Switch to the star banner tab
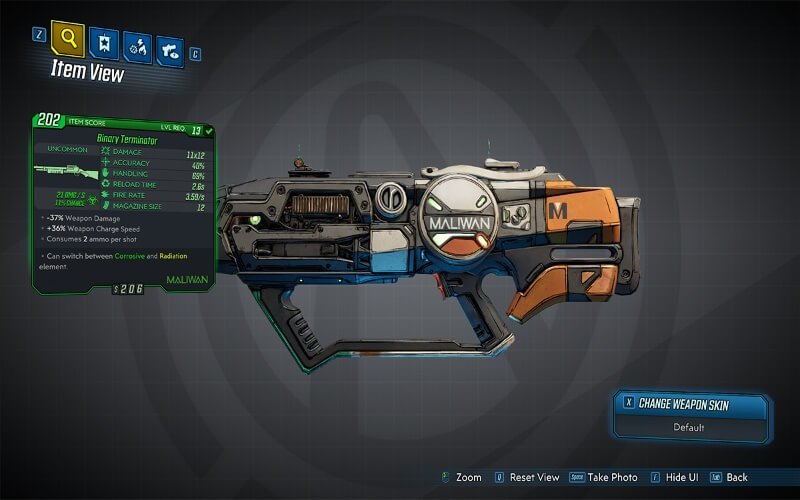 (x=104, y=44)
